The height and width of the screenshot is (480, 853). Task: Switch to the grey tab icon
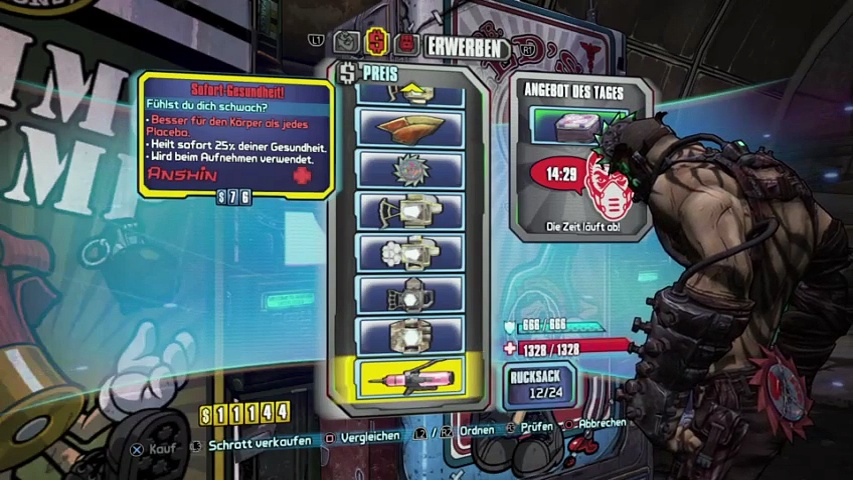tap(346, 43)
